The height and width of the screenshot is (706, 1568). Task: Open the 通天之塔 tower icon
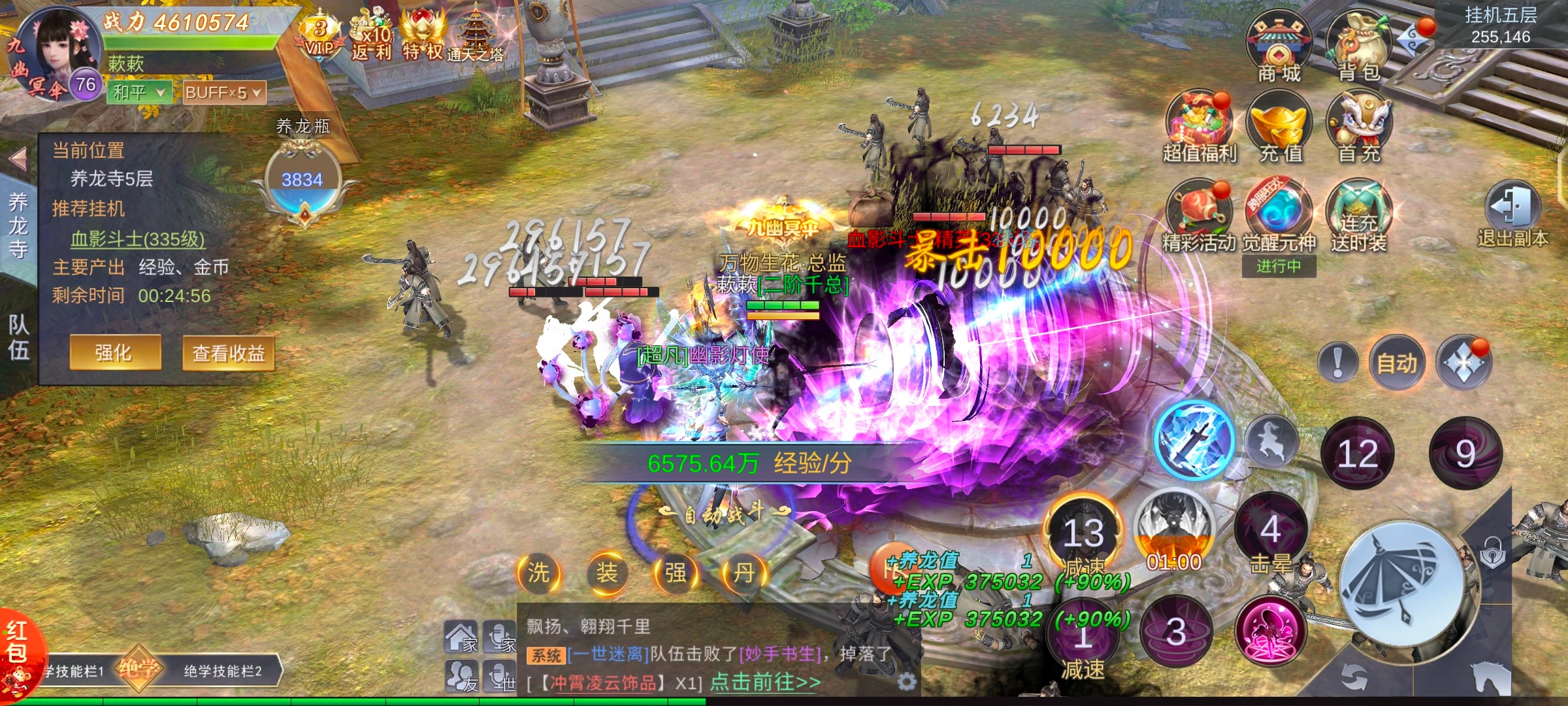475,36
